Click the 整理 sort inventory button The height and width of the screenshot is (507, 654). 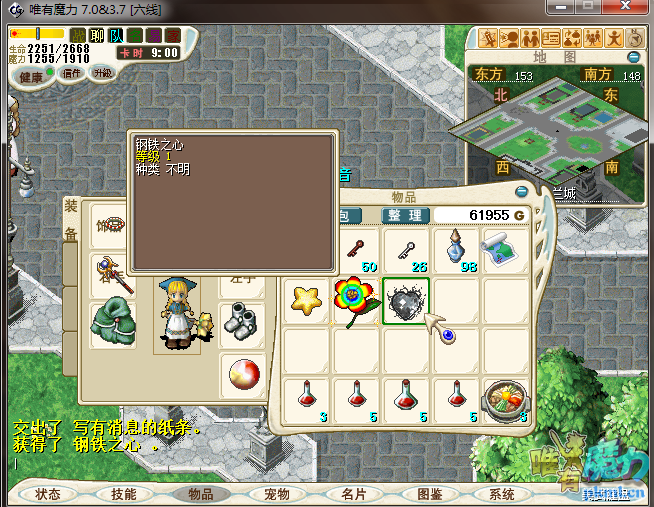(405, 215)
